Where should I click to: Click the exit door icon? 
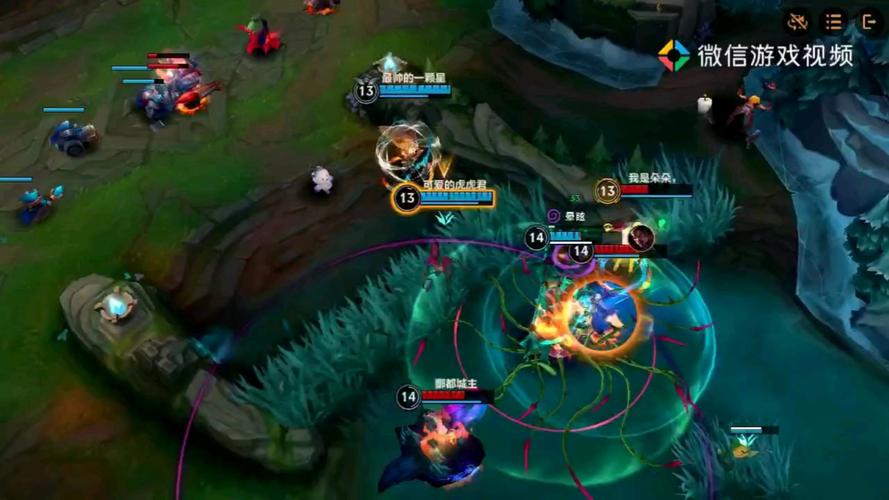[x=868, y=21]
